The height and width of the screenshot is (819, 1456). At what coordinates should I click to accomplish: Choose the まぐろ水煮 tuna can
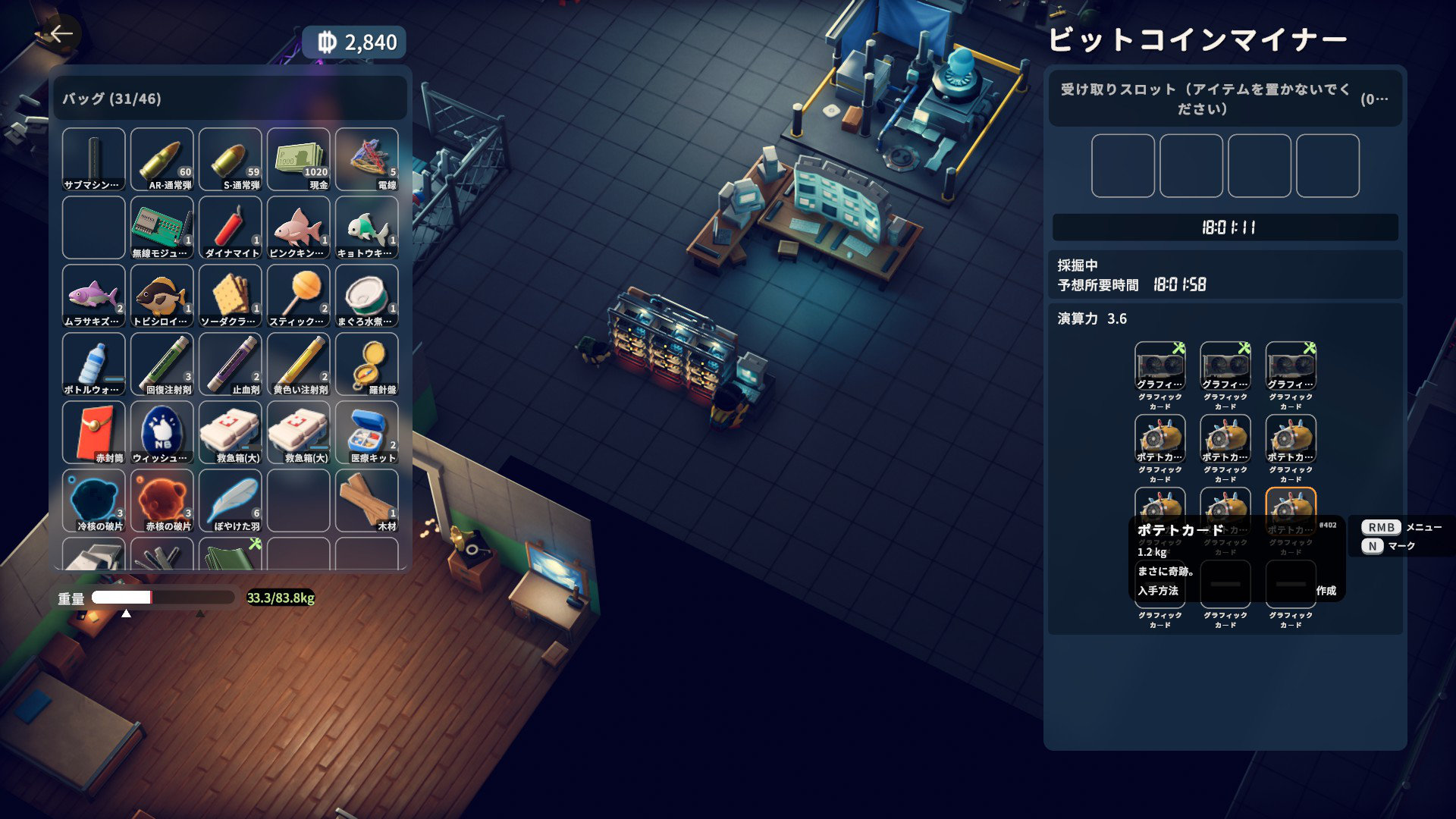(367, 296)
